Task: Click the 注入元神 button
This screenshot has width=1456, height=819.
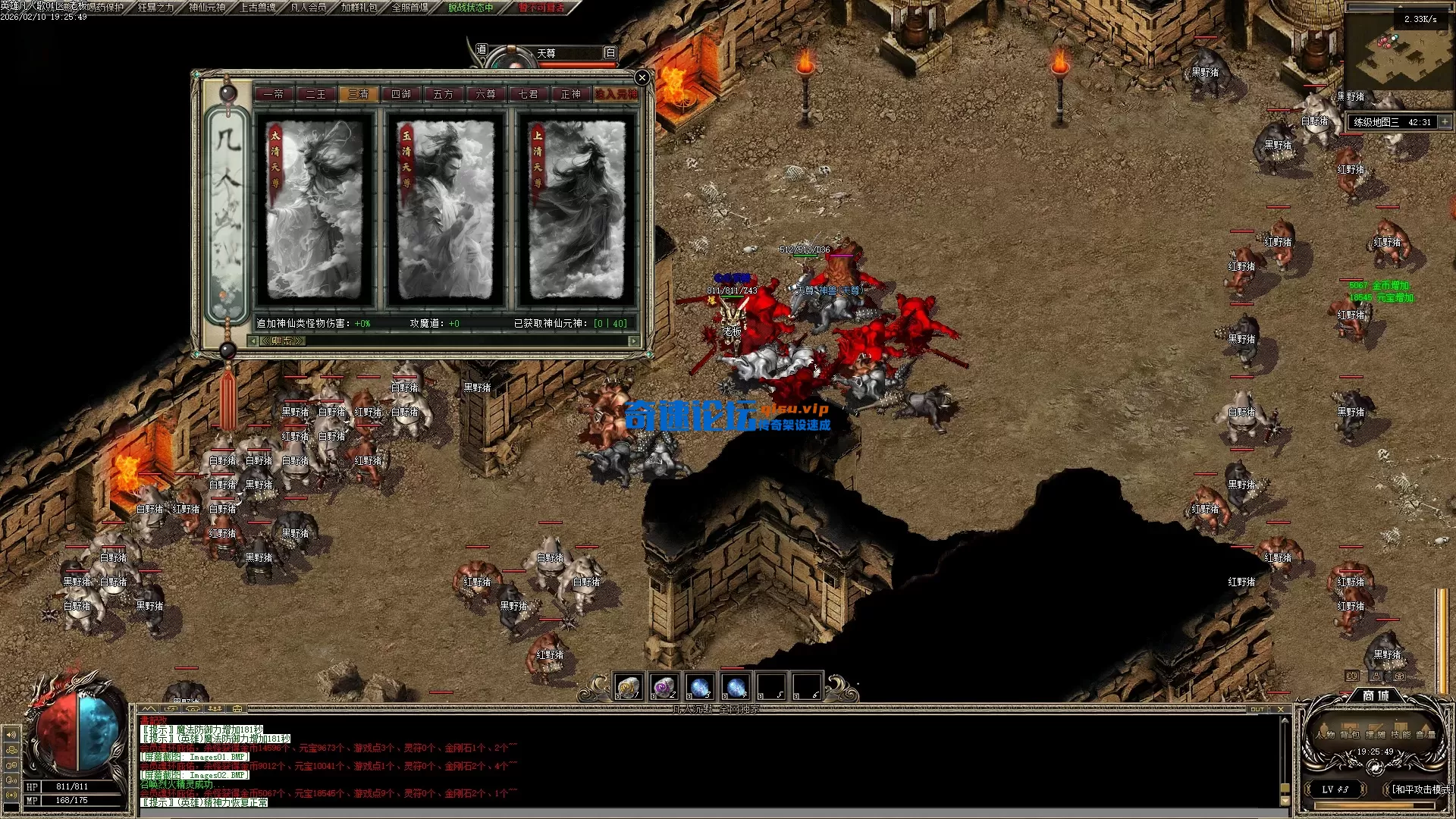Action: (x=616, y=94)
